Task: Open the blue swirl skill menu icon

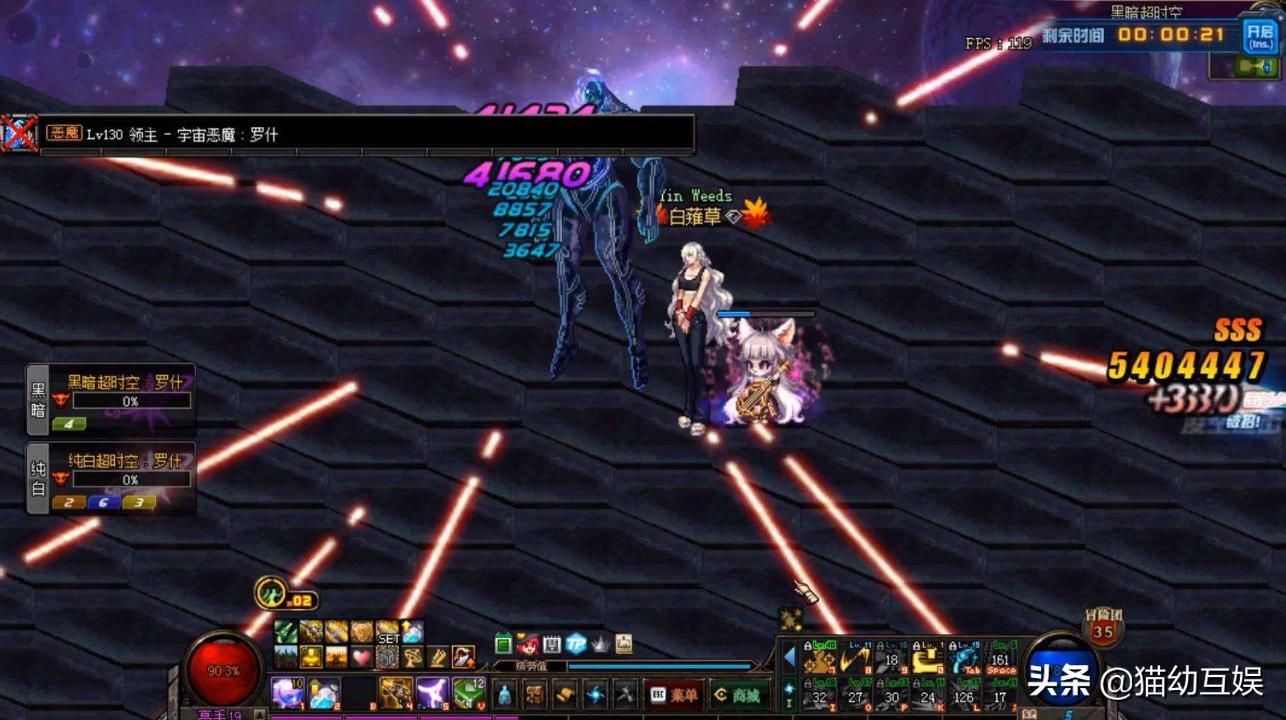Action: (596, 694)
